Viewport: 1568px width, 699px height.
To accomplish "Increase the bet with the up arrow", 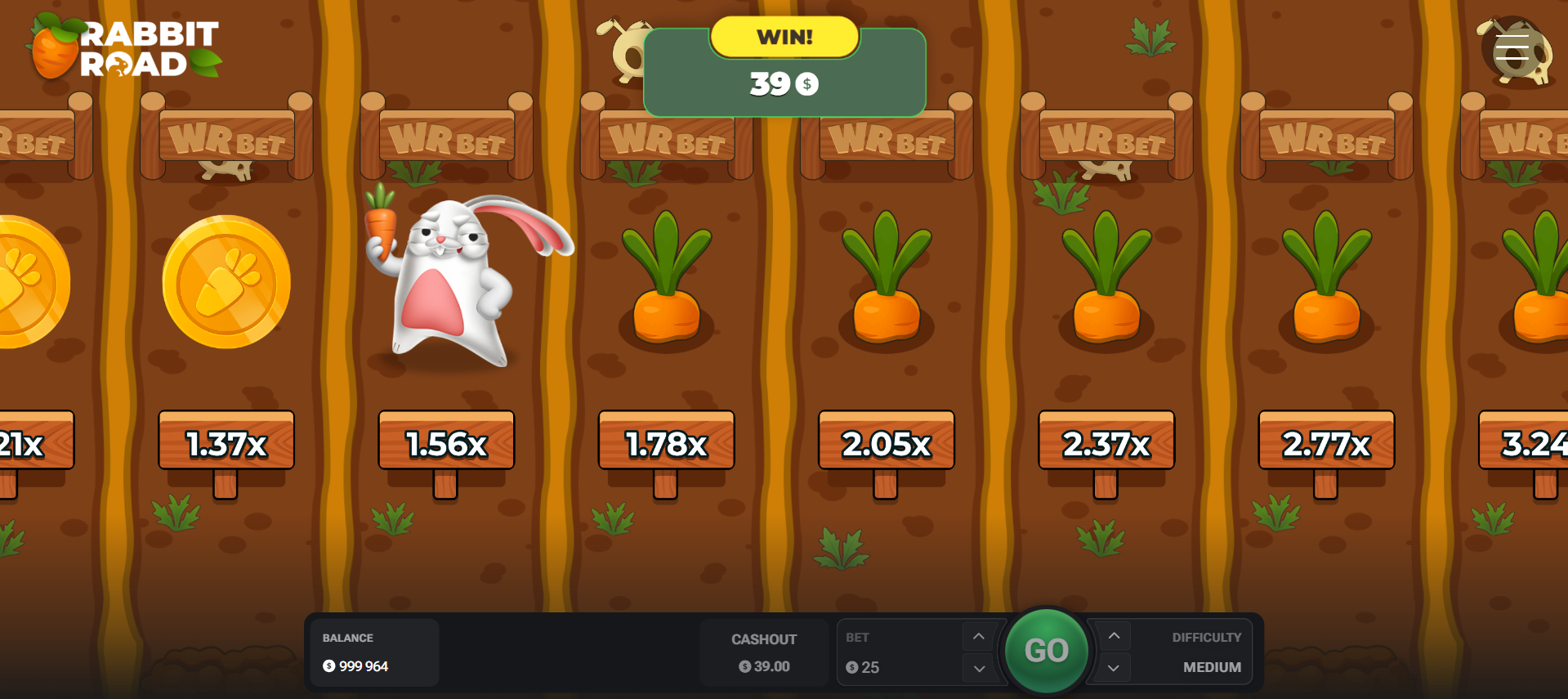I will pos(978,635).
